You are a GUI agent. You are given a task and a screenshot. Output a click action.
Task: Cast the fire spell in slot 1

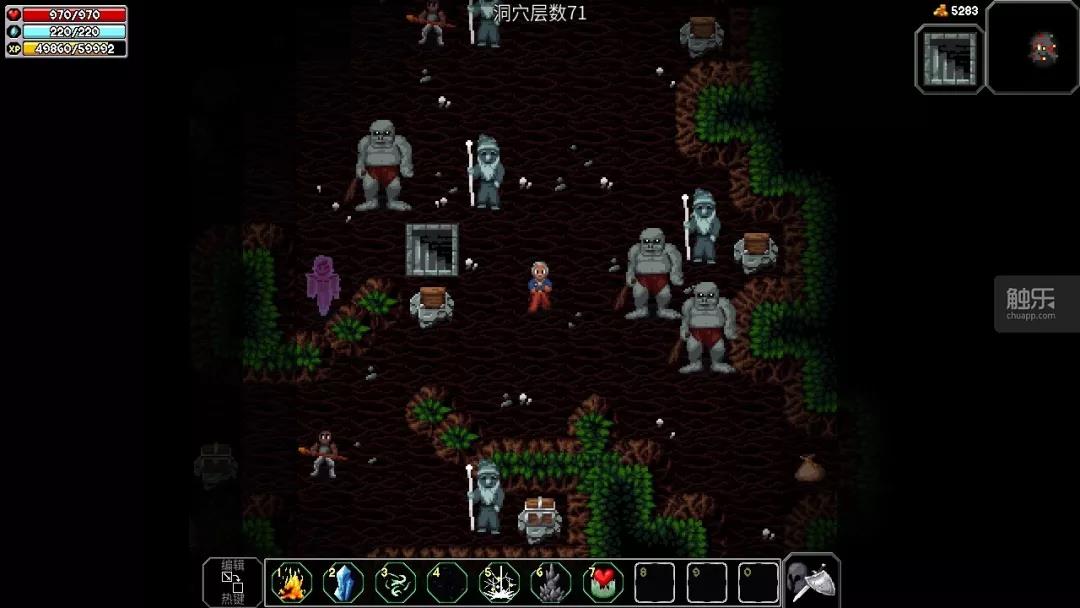(x=291, y=583)
